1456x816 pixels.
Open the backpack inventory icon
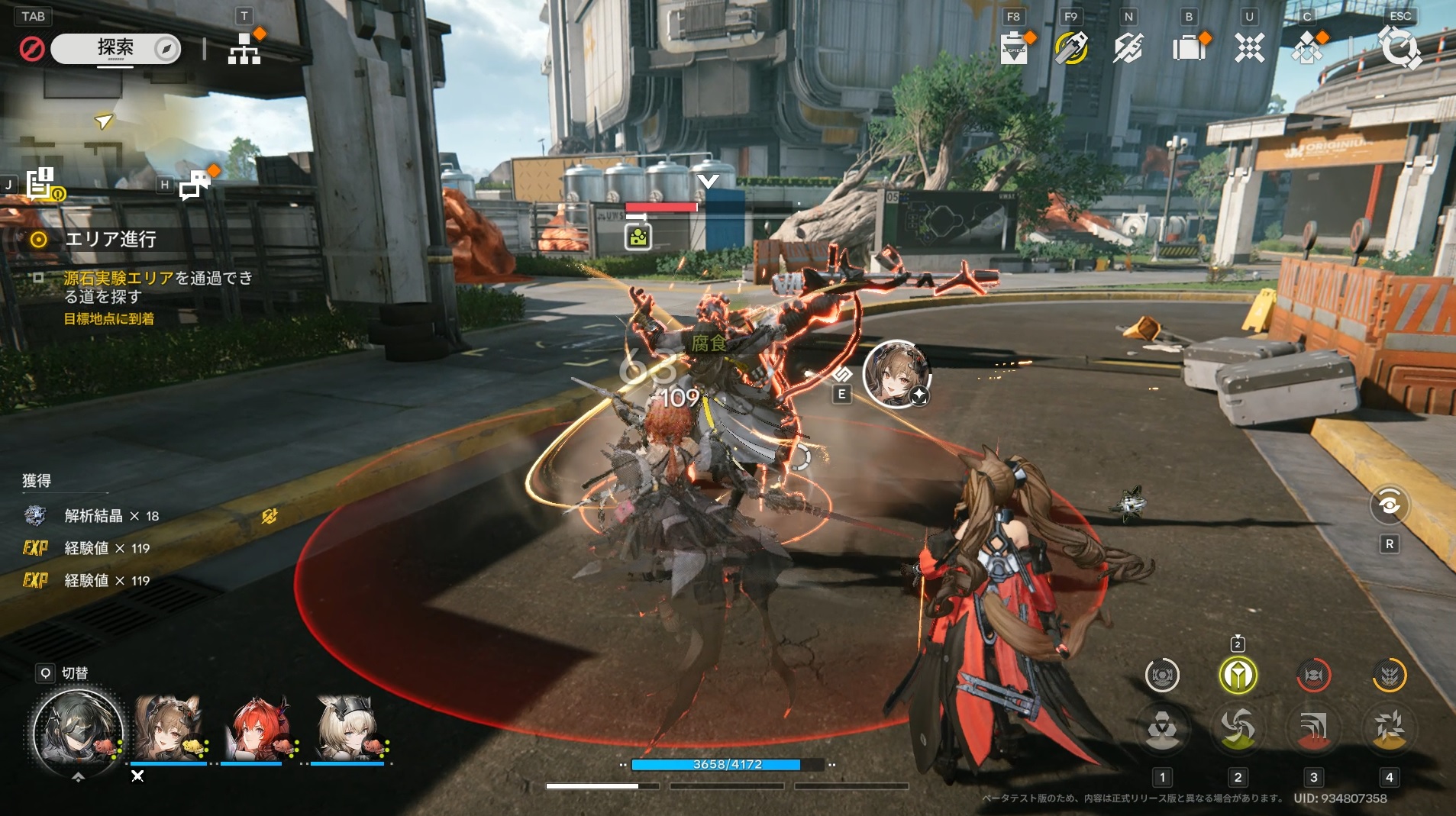click(1188, 49)
